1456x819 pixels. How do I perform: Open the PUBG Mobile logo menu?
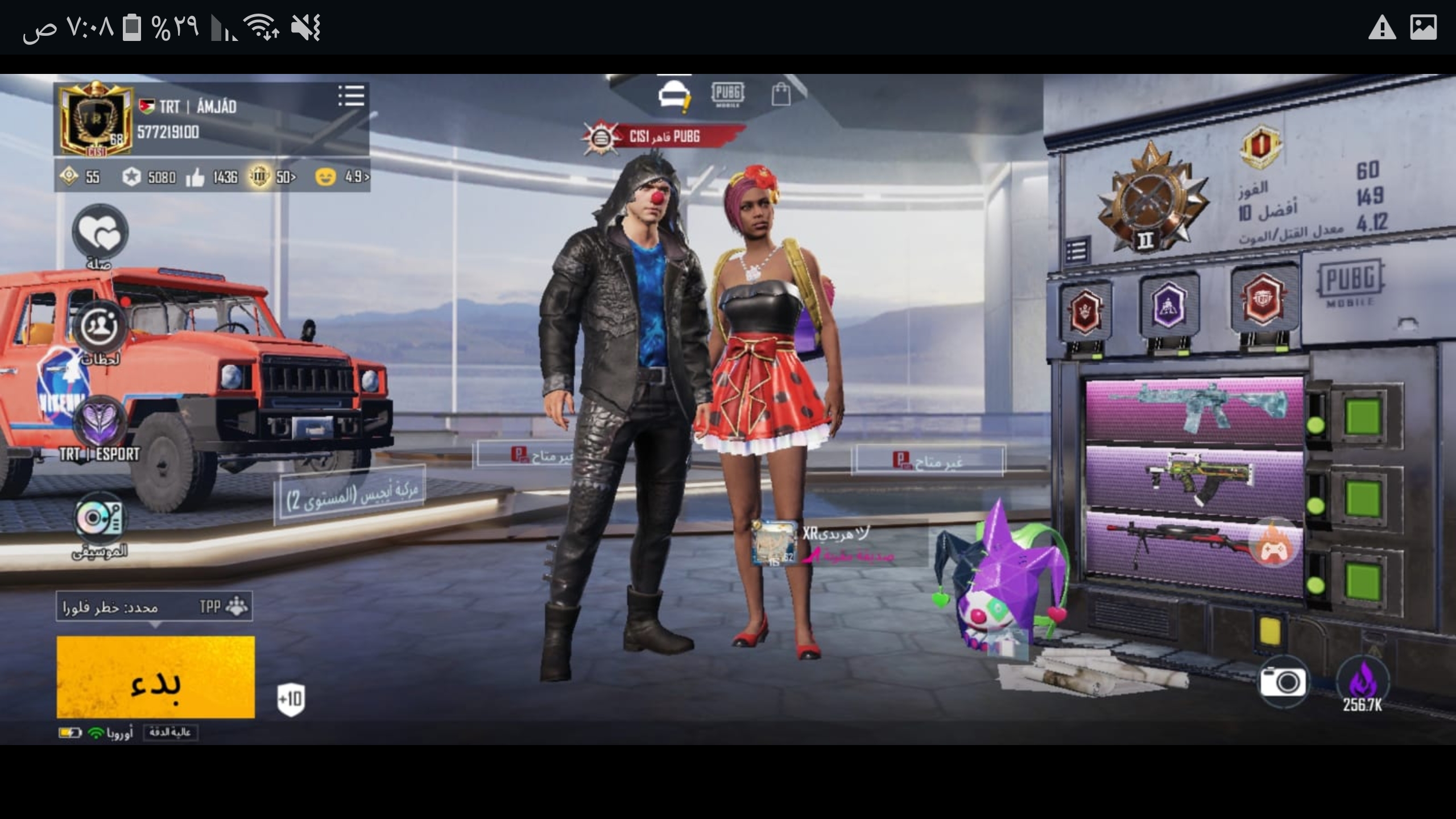point(729,94)
